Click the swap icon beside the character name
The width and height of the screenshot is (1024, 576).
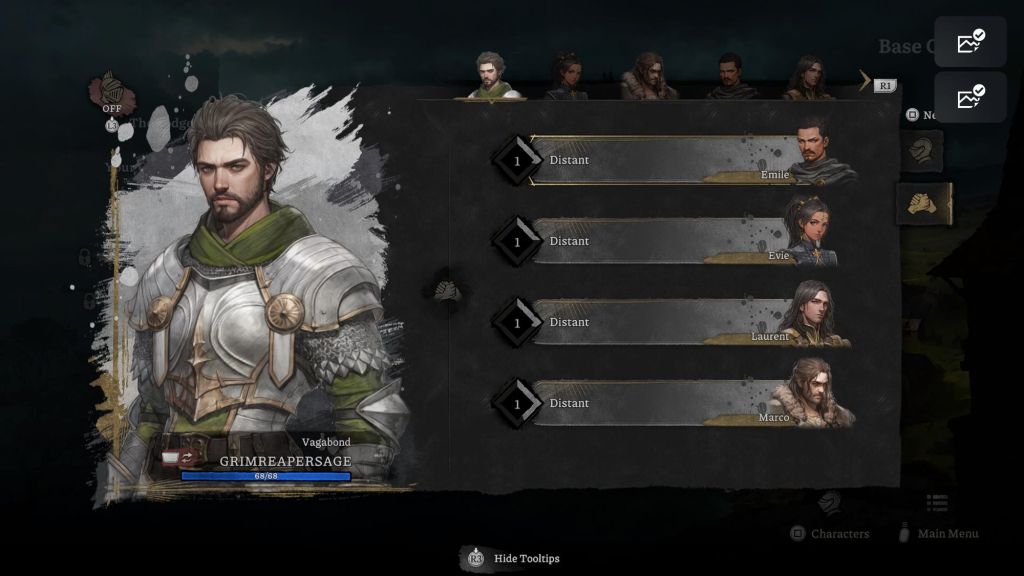pyautogui.click(x=187, y=458)
